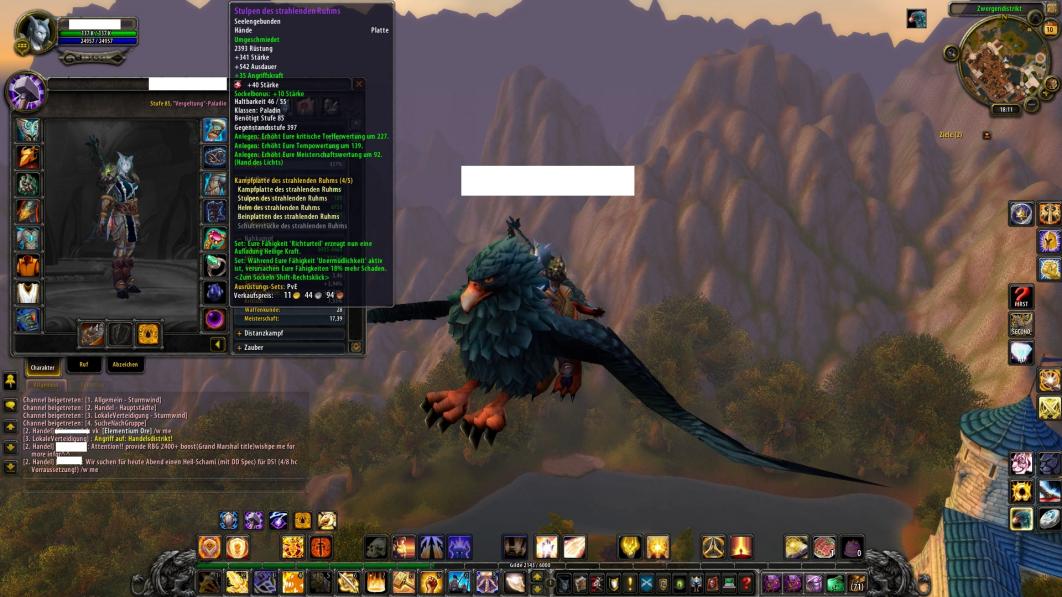Close the character window
This screenshot has width=1062, height=597.
[359, 84]
